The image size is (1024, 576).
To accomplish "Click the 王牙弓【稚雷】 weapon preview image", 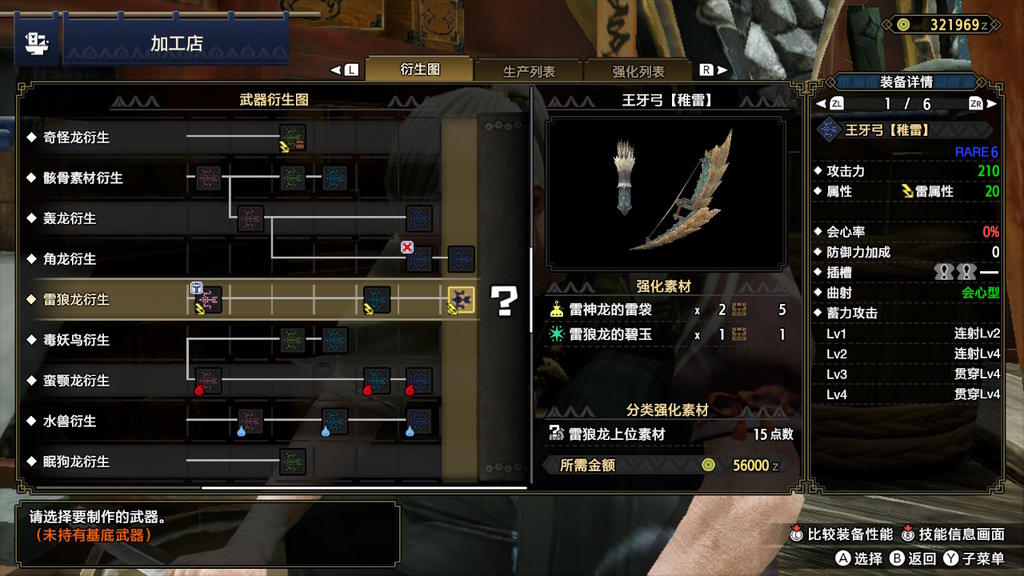I will pos(666,193).
